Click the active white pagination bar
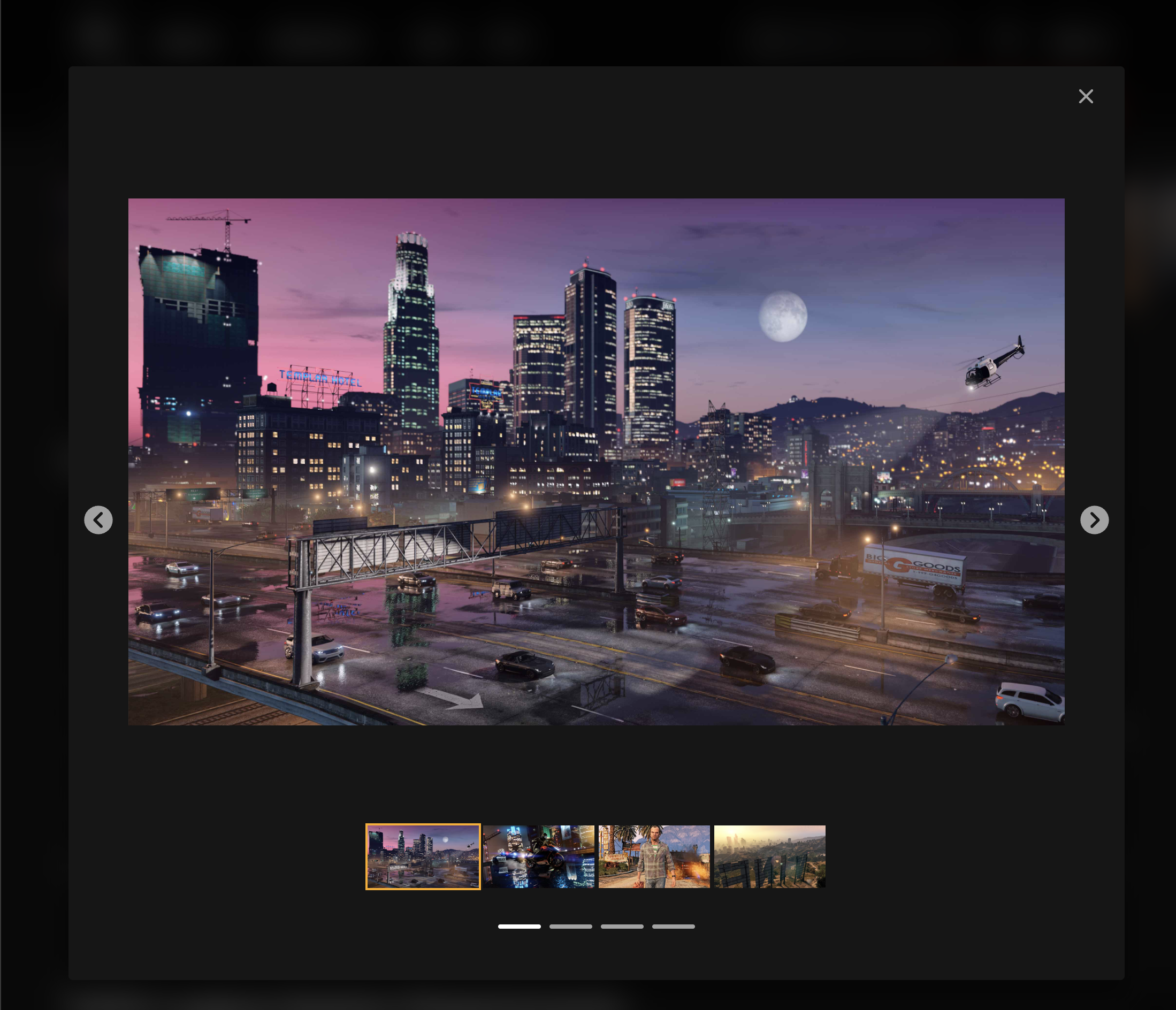1176x1010 pixels. pyautogui.click(x=518, y=926)
